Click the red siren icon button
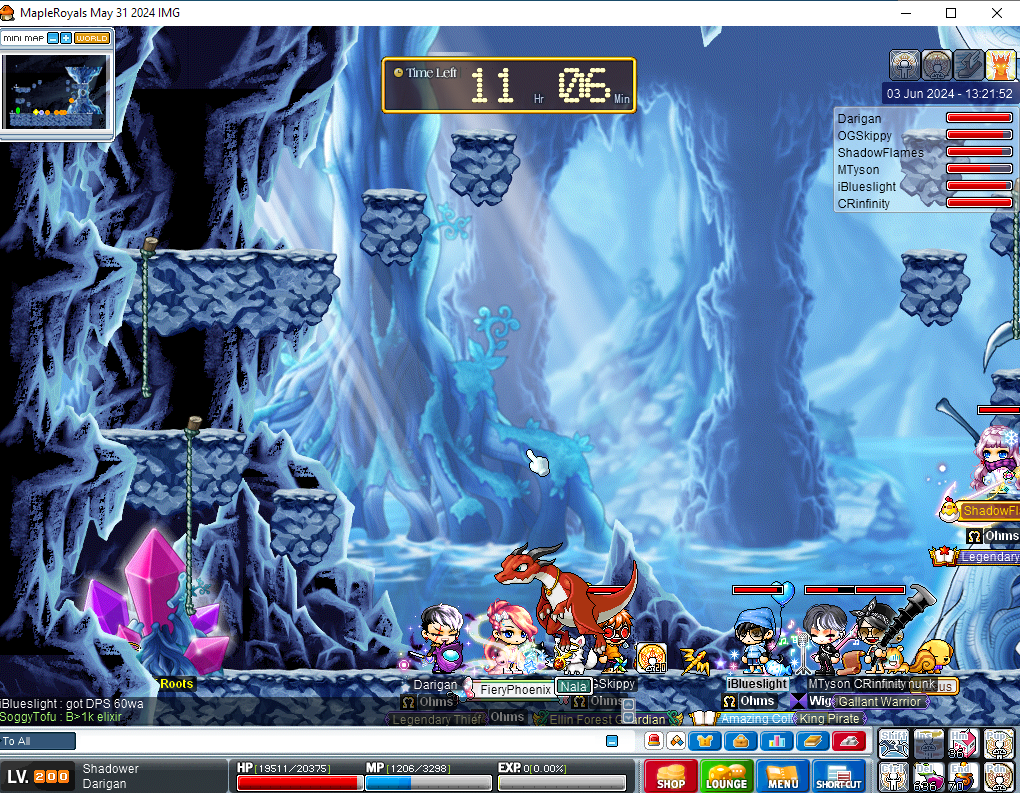The image size is (1020, 793). pos(849,741)
